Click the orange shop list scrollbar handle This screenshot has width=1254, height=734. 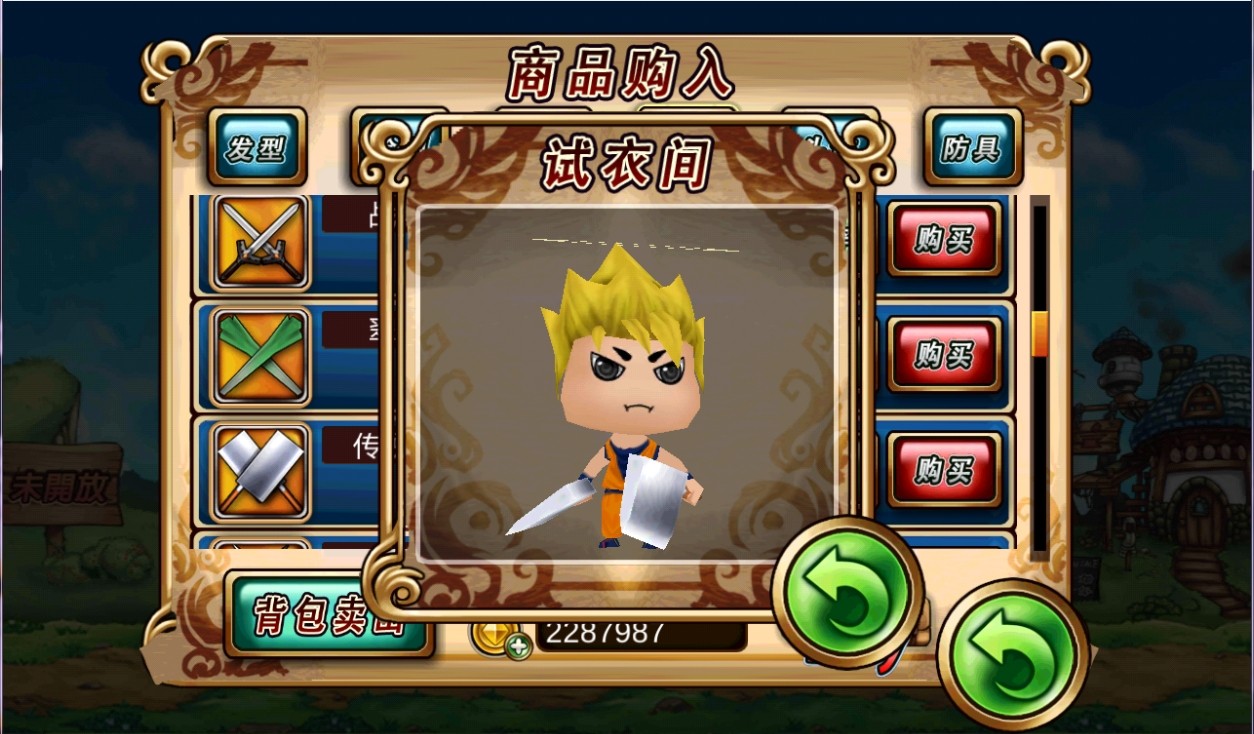[1040, 333]
